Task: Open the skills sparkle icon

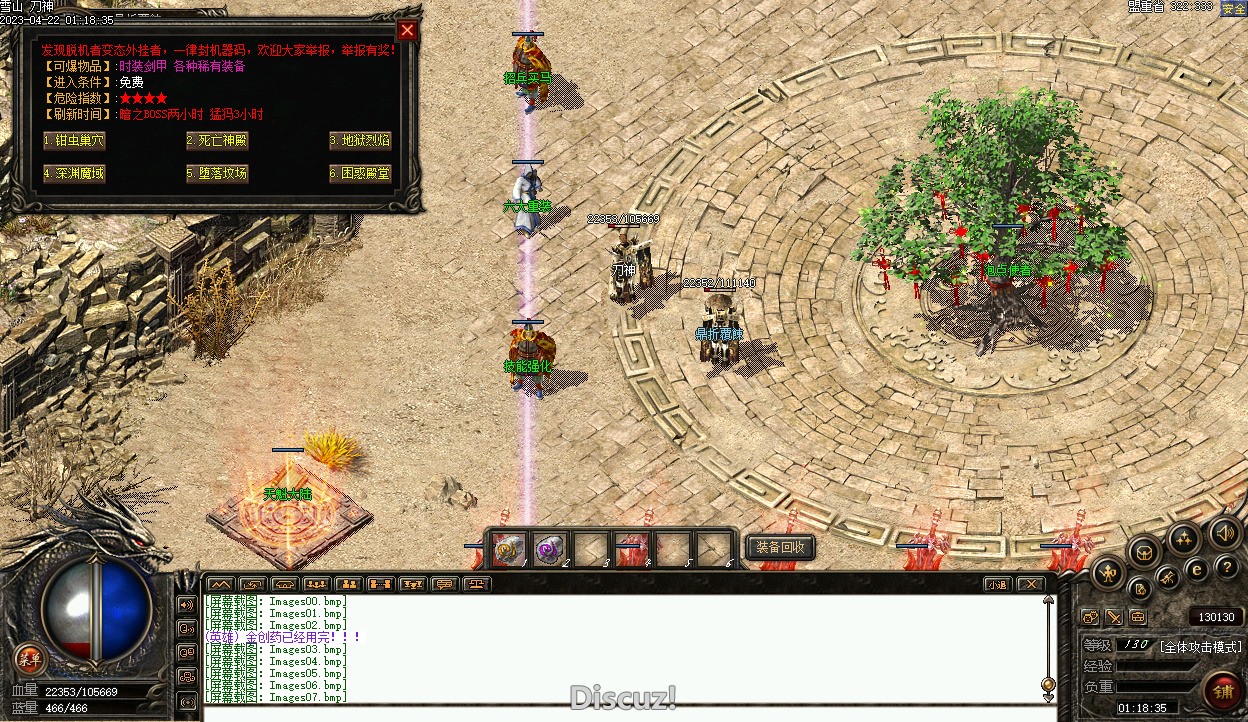Action: pos(1184,540)
